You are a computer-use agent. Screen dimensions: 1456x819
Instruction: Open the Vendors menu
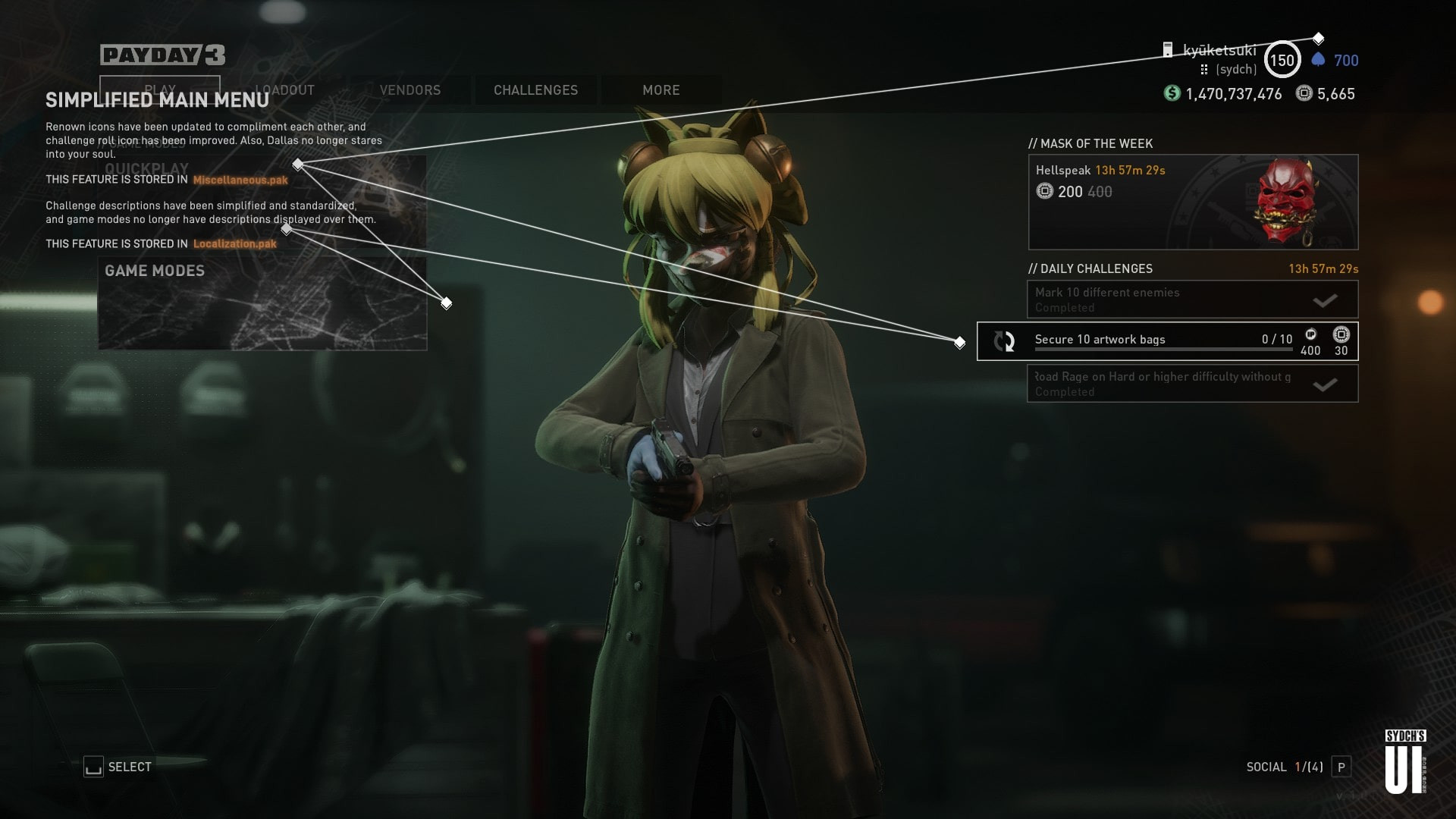coord(409,90)
